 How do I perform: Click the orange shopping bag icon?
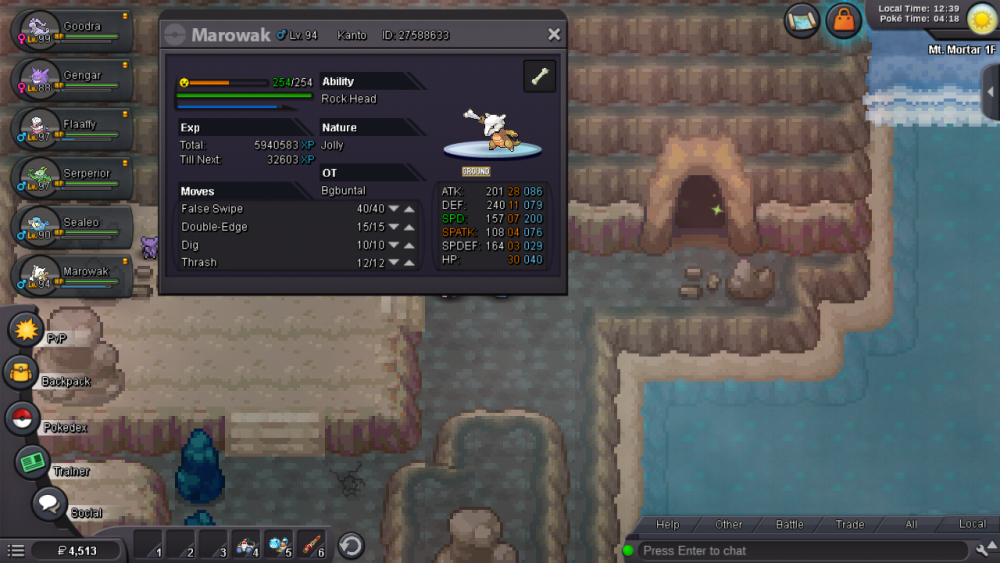(x=844, y=20)
